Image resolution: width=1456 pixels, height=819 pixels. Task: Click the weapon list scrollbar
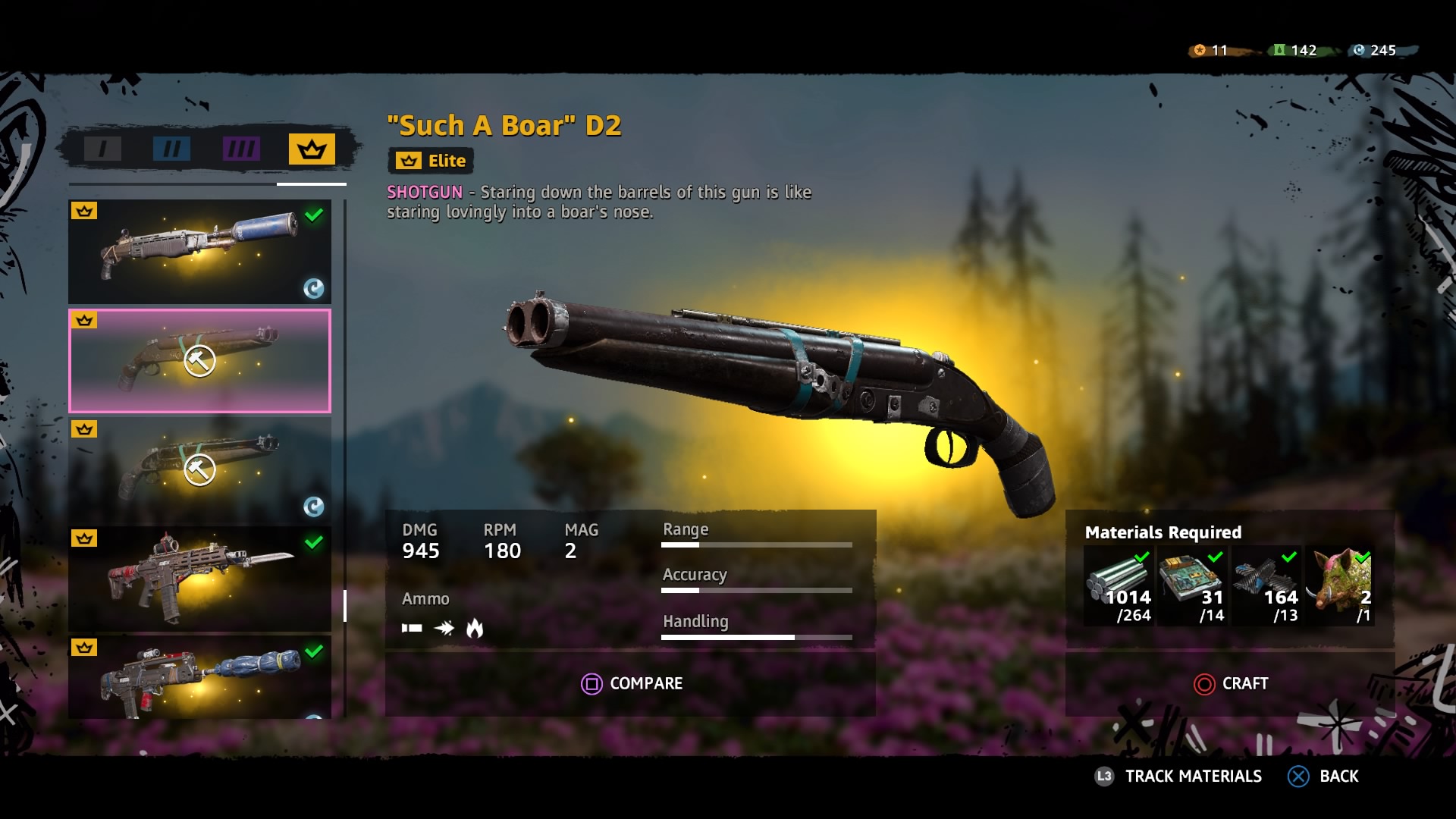point(345,605)
